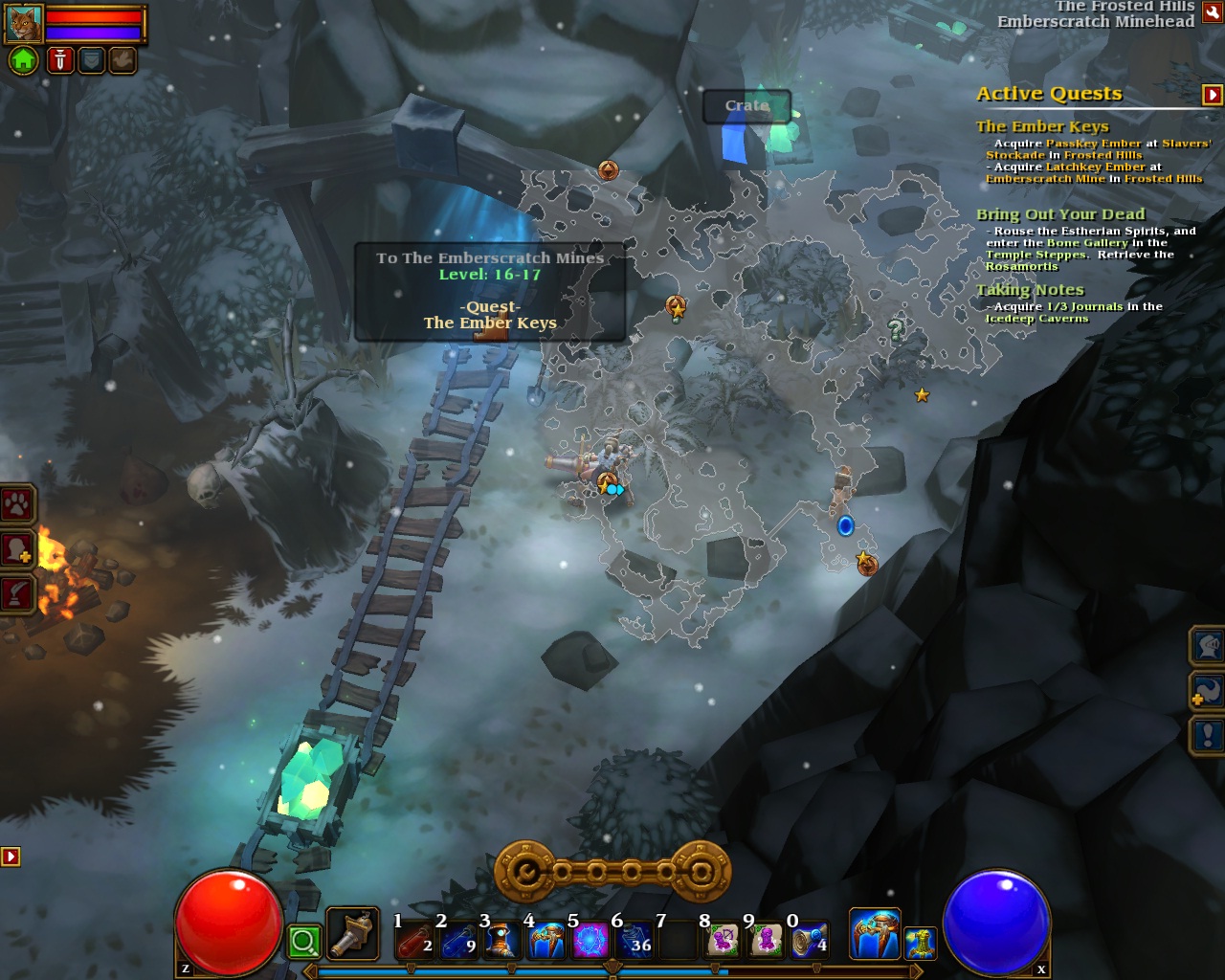1225x980 pixels.
Task: Collapse the Active Quests tracker arrow
Action: coord(1212,94)
